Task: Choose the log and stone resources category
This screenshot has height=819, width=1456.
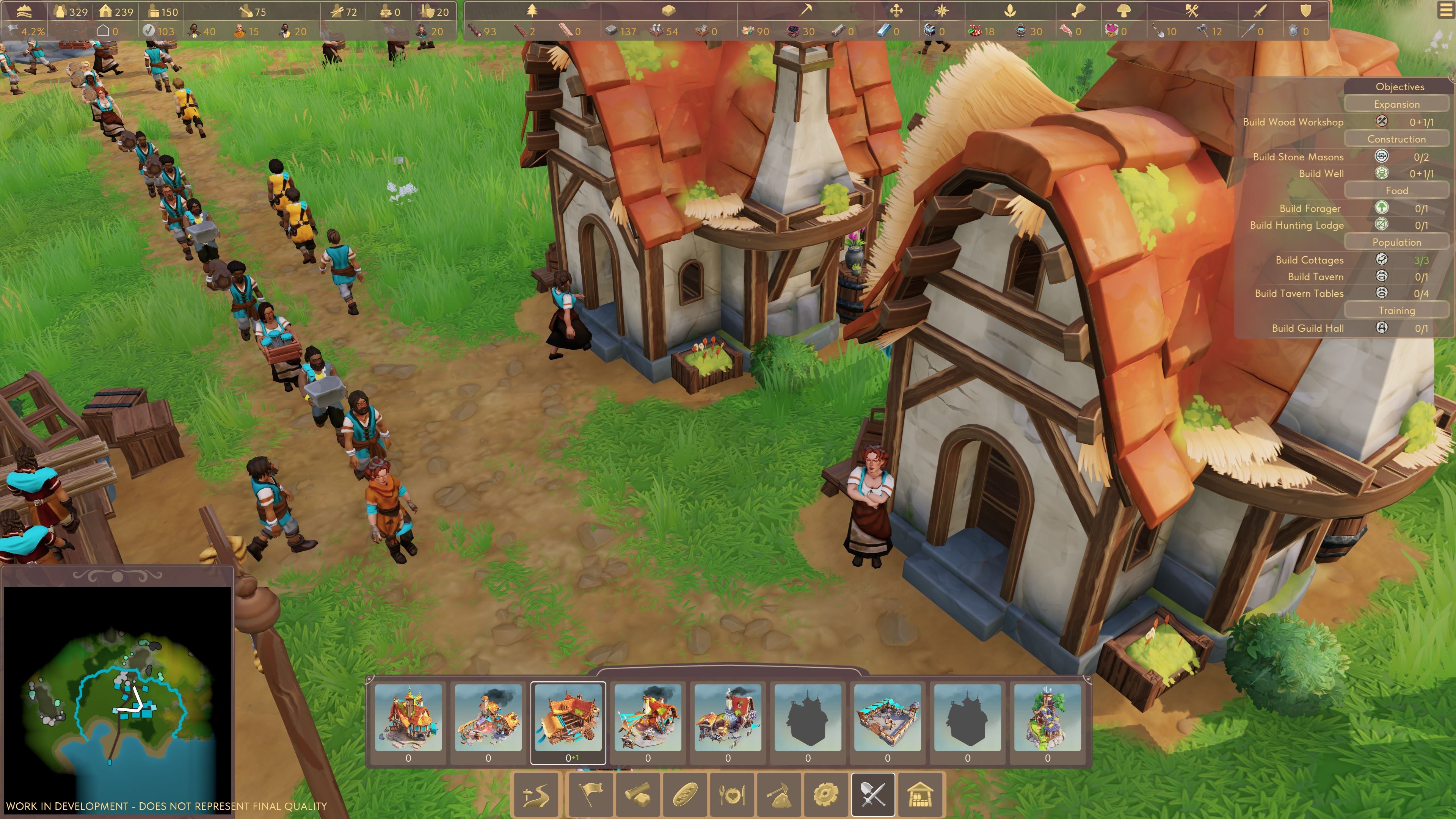Action: tap(638, 795)
